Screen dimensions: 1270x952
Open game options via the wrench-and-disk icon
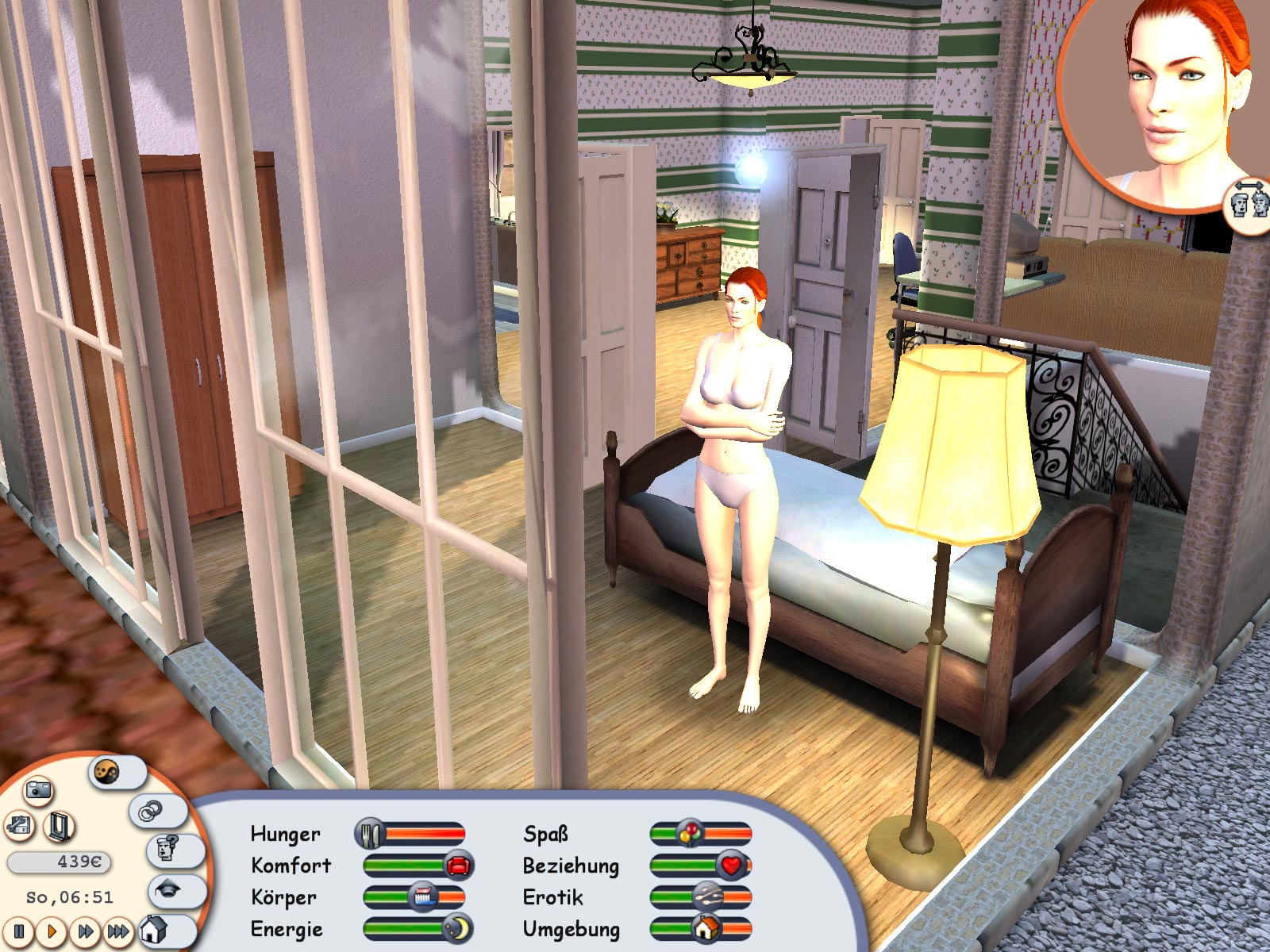[x=19, y=827]
